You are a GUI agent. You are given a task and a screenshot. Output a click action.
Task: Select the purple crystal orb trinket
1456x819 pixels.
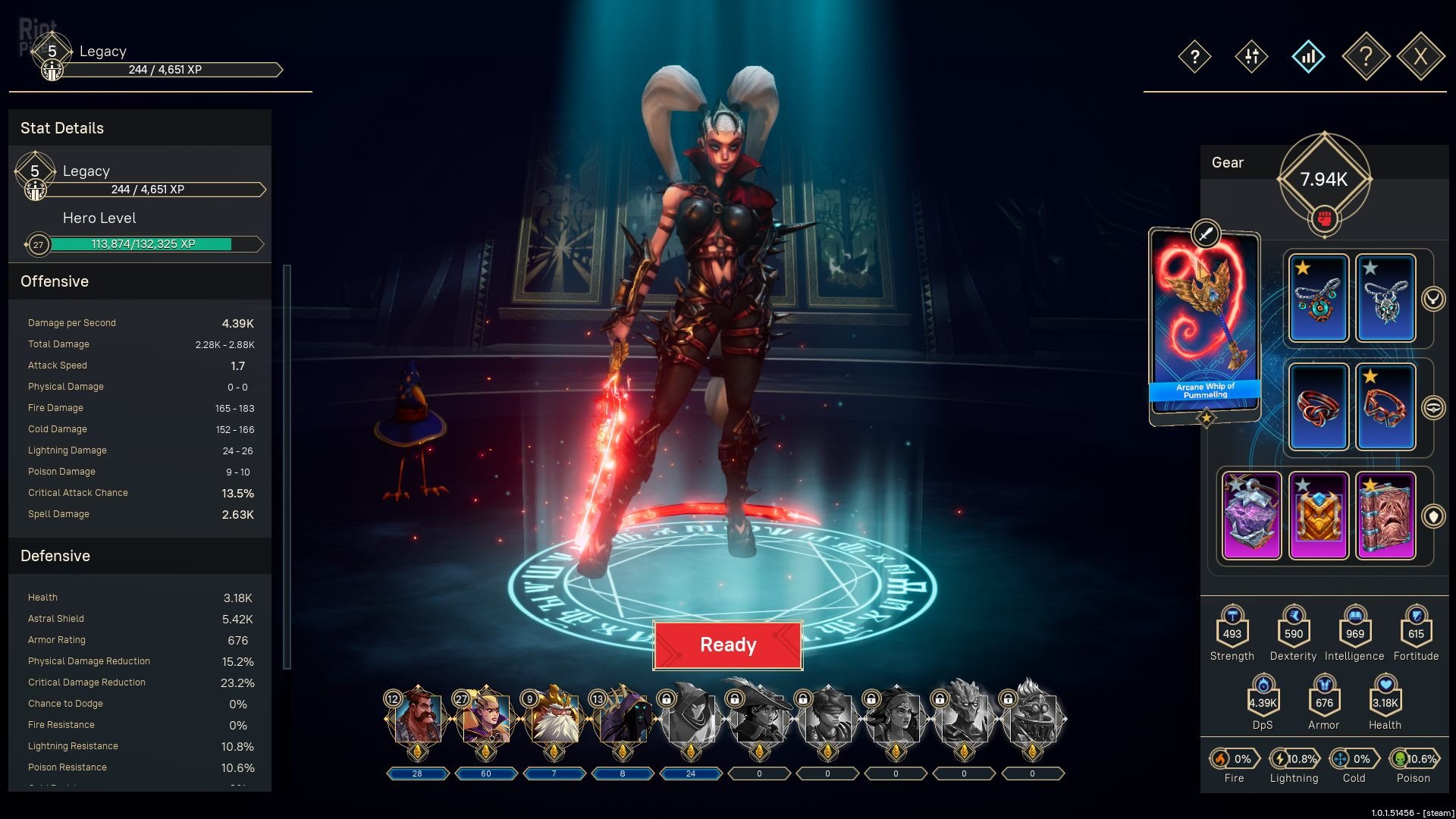(x=1252, y=516)
